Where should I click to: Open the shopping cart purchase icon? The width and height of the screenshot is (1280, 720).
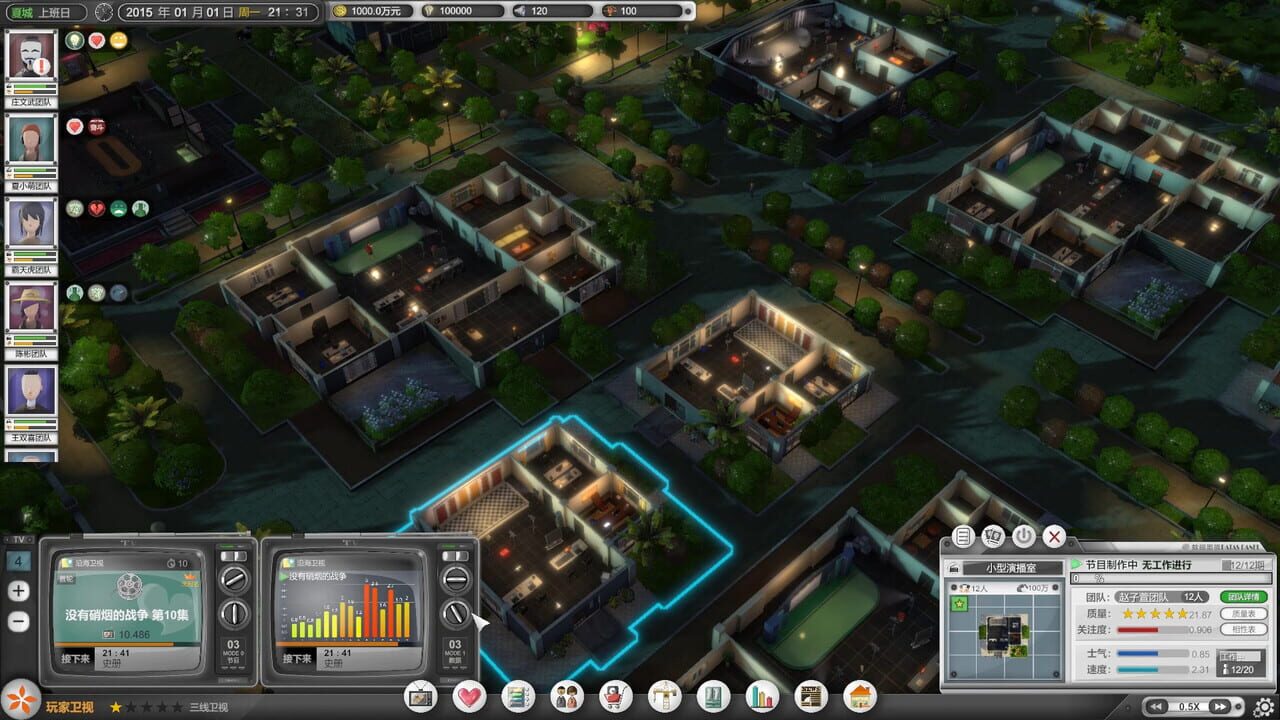[613, 698]
